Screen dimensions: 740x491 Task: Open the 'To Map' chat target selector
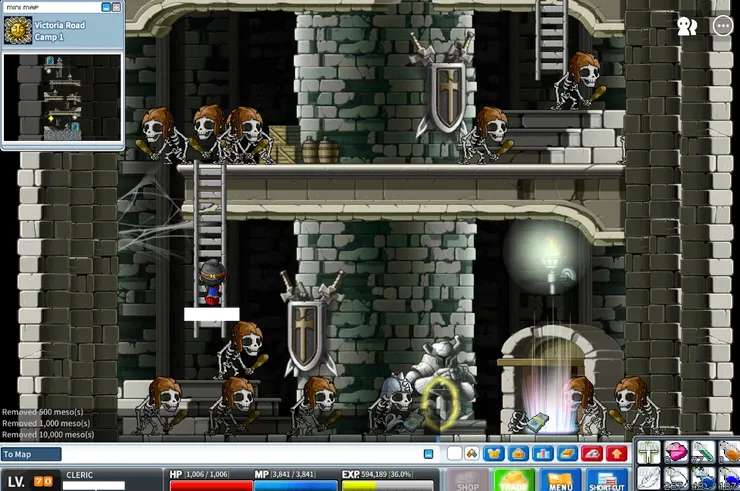(30, 454)
